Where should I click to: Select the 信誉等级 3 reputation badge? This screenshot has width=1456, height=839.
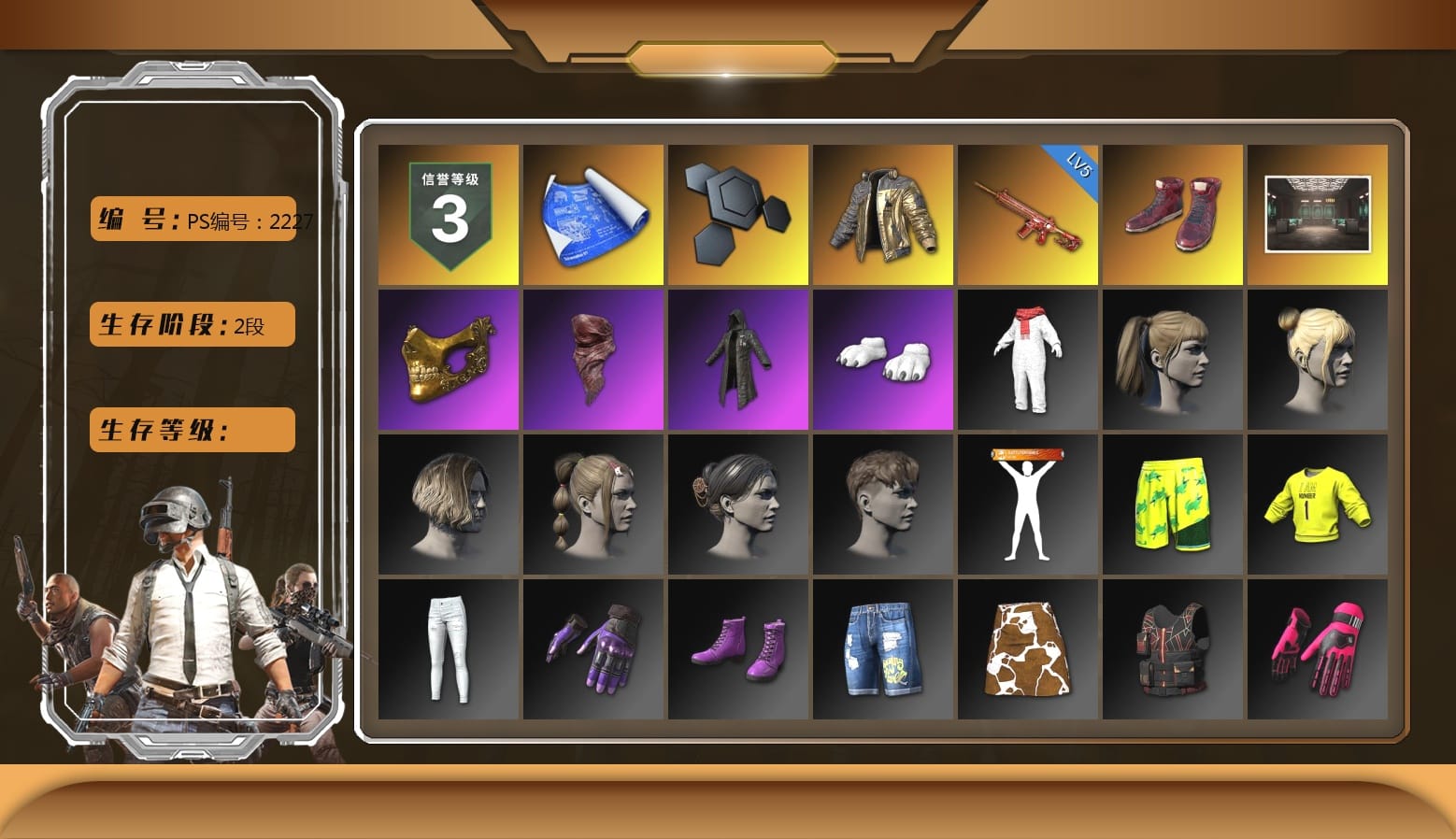pos(447,214)
